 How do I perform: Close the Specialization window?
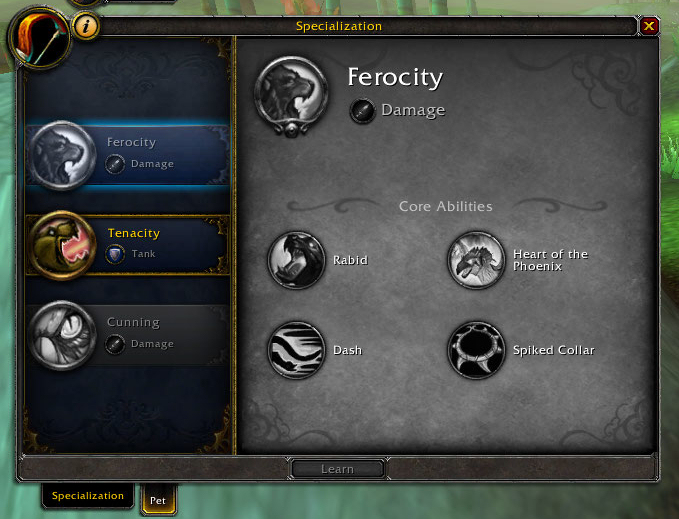tap(650, 26)
